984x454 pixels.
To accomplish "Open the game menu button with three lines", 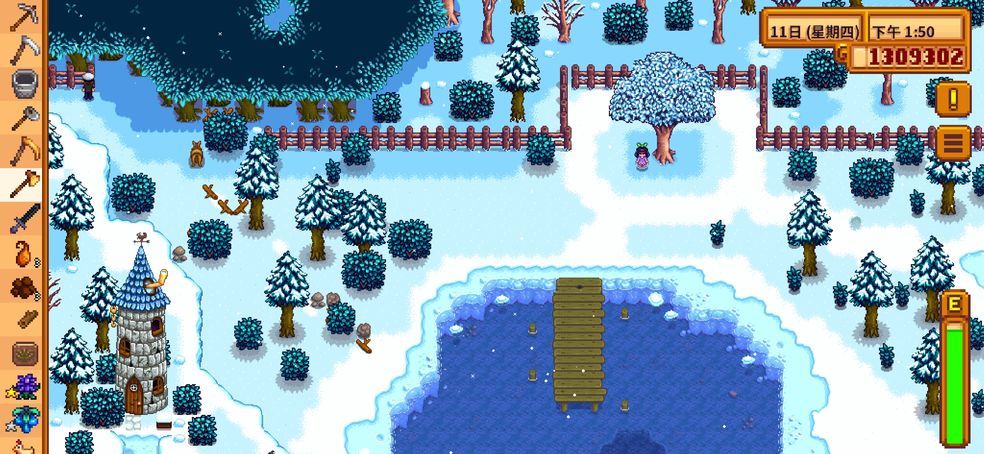I will pyautogui.click(x=954, y=143).
